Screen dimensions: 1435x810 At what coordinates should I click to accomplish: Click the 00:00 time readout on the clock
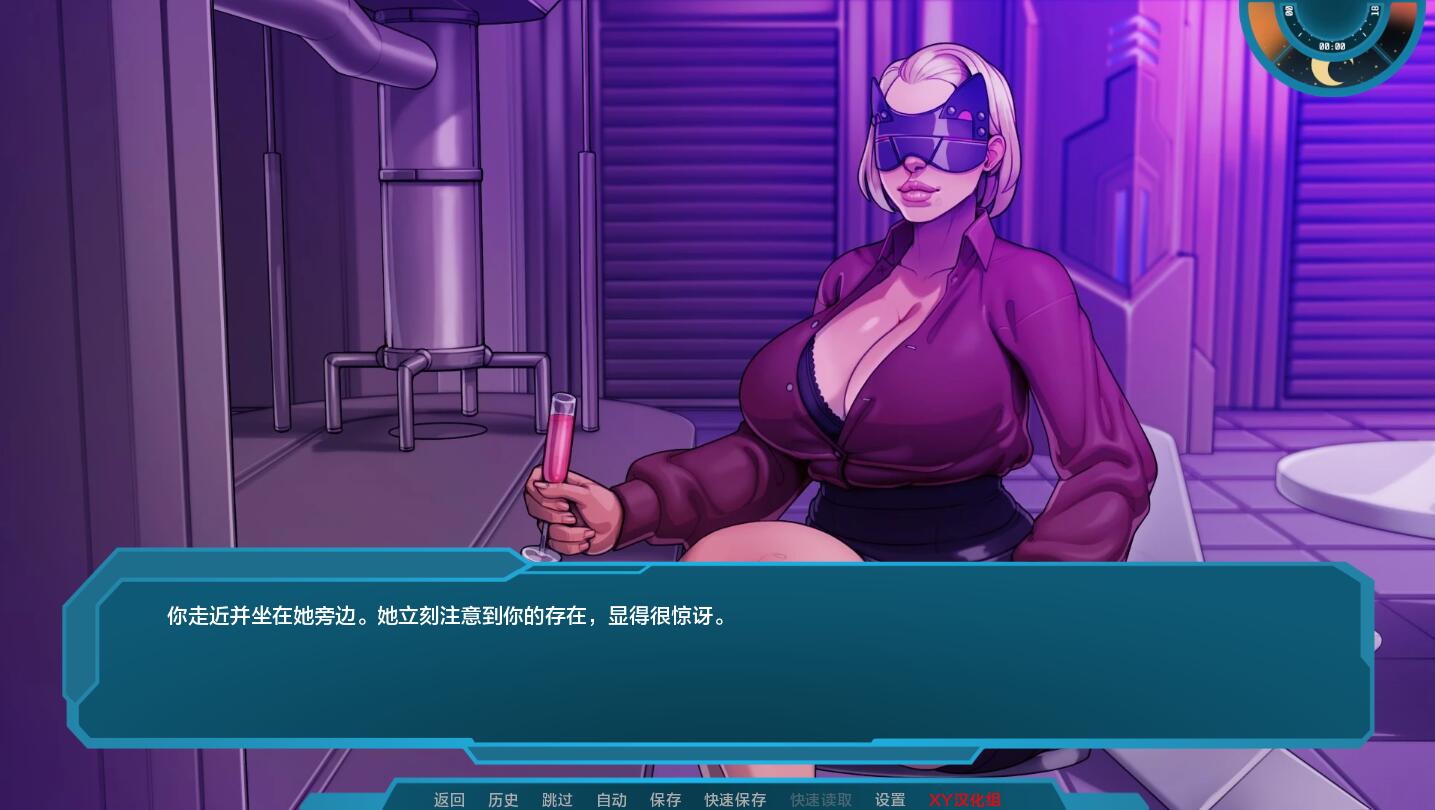pos(1332,45)
